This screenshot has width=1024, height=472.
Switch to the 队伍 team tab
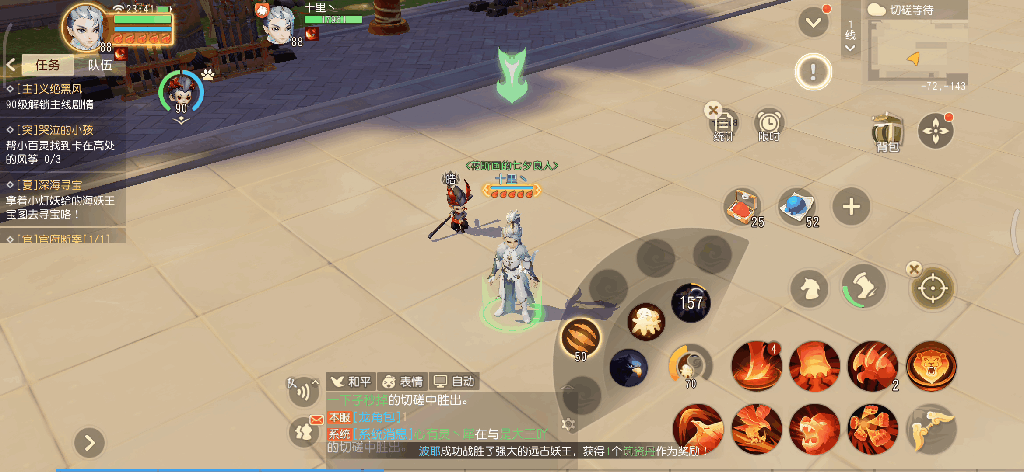point(100,65)
